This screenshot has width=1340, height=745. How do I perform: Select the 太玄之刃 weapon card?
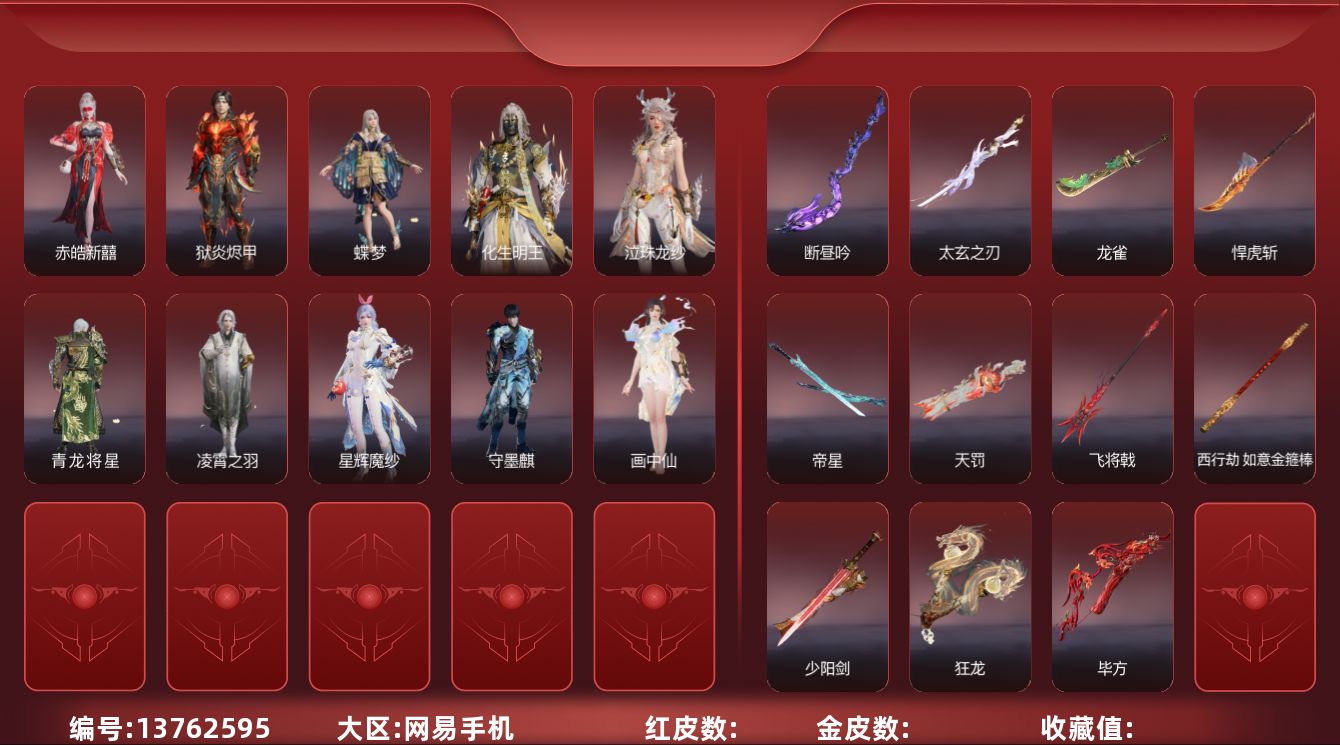point(969,180)
